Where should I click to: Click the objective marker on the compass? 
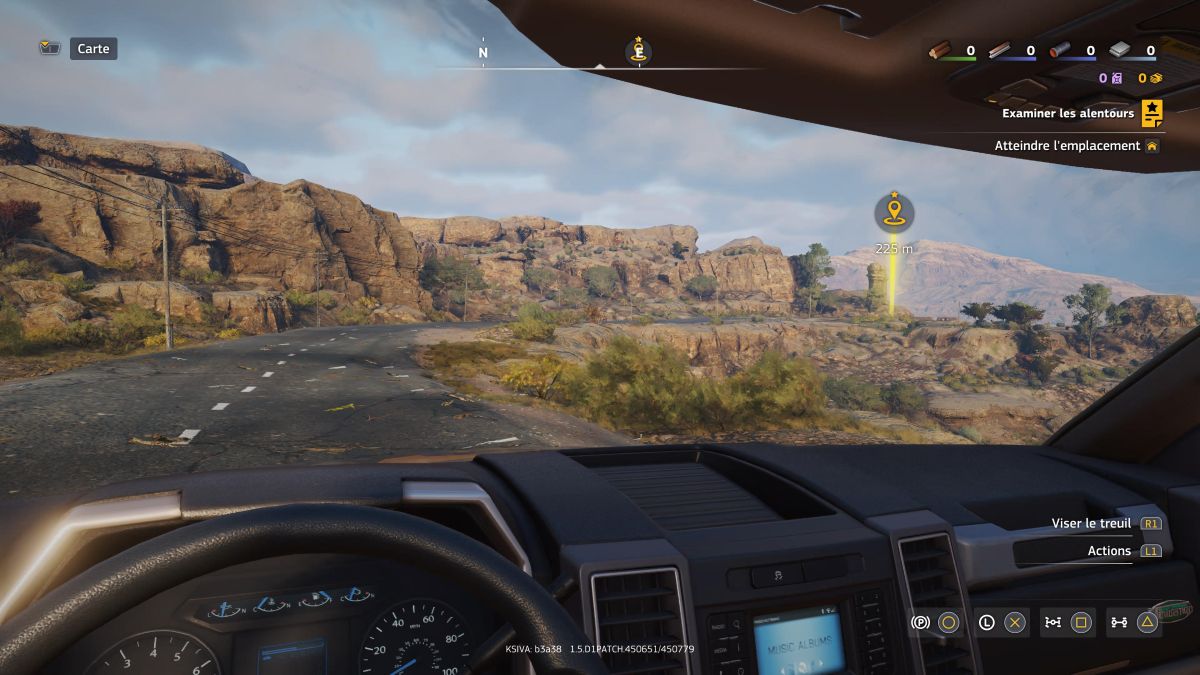click(x=638, y=50)
